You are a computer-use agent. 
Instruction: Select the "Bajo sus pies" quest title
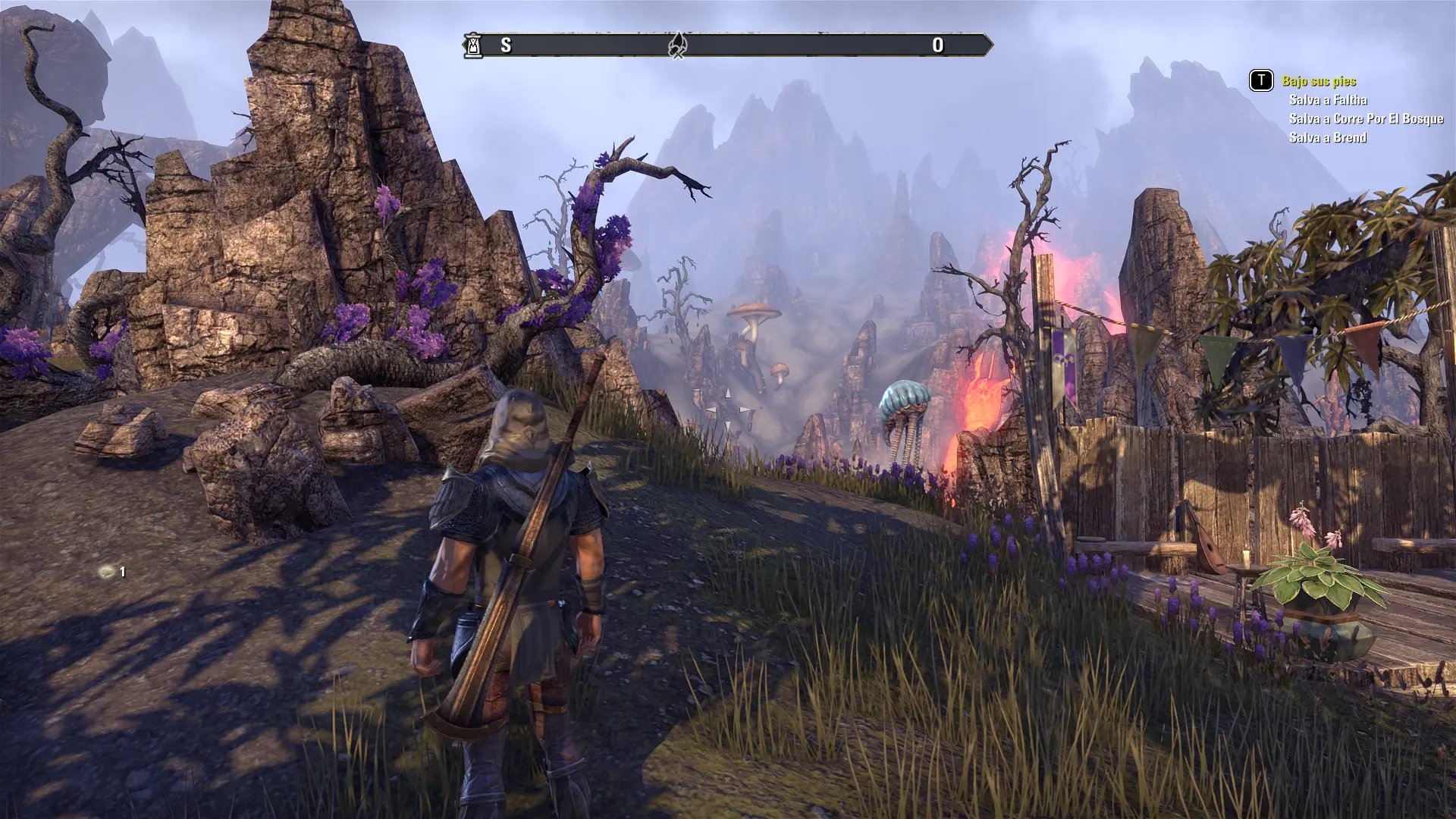tap(1319, 81)
